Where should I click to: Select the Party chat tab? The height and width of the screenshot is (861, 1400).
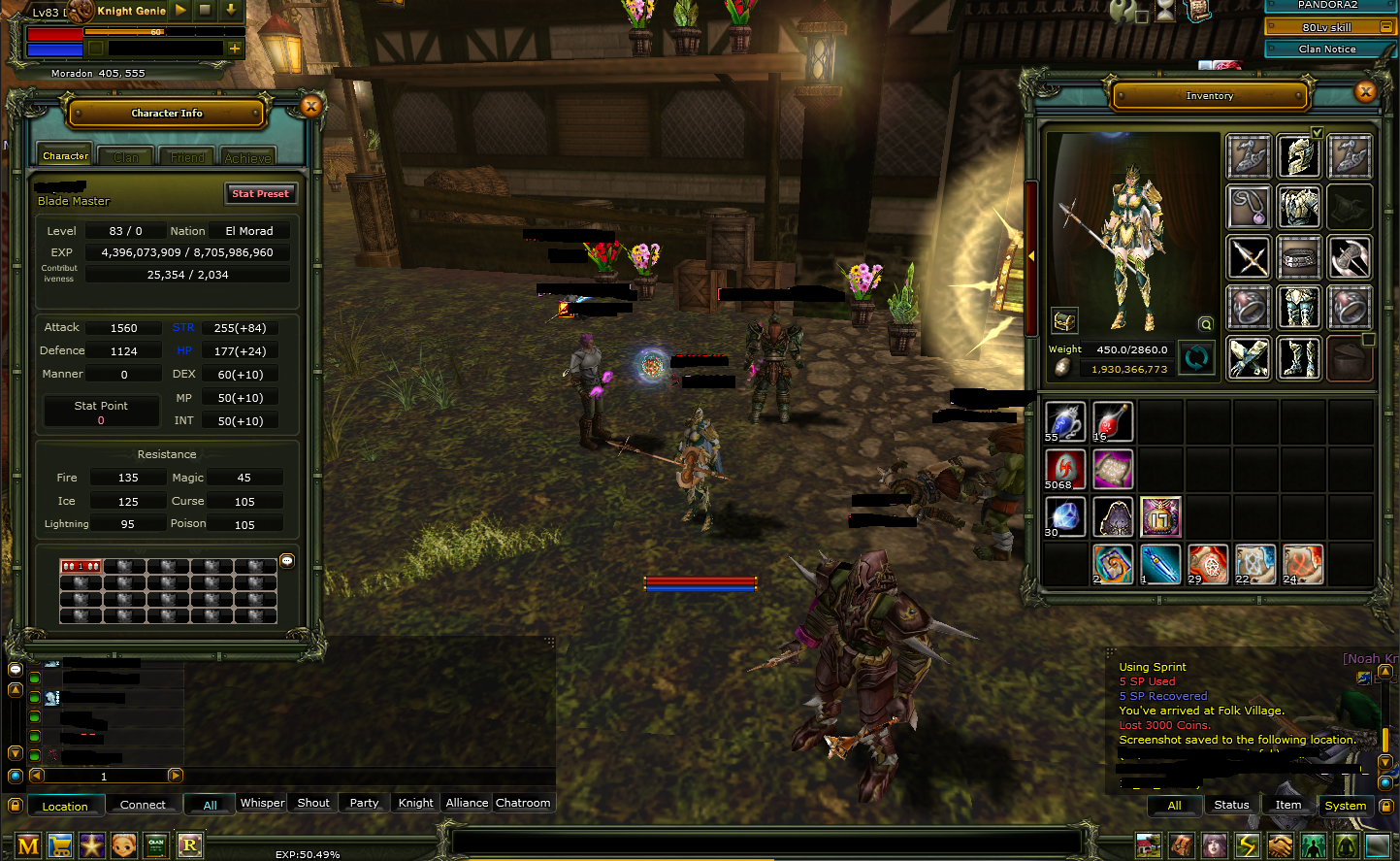coord(364,803)
